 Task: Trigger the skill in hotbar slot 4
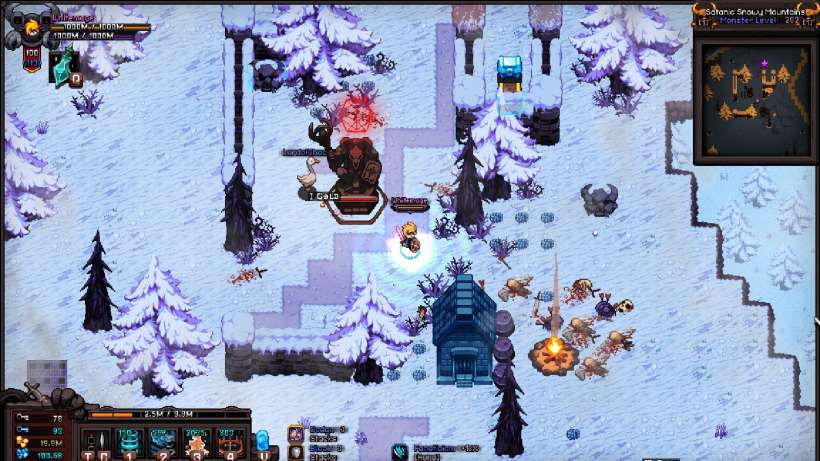pyautogui.click(x=229, y=441)
